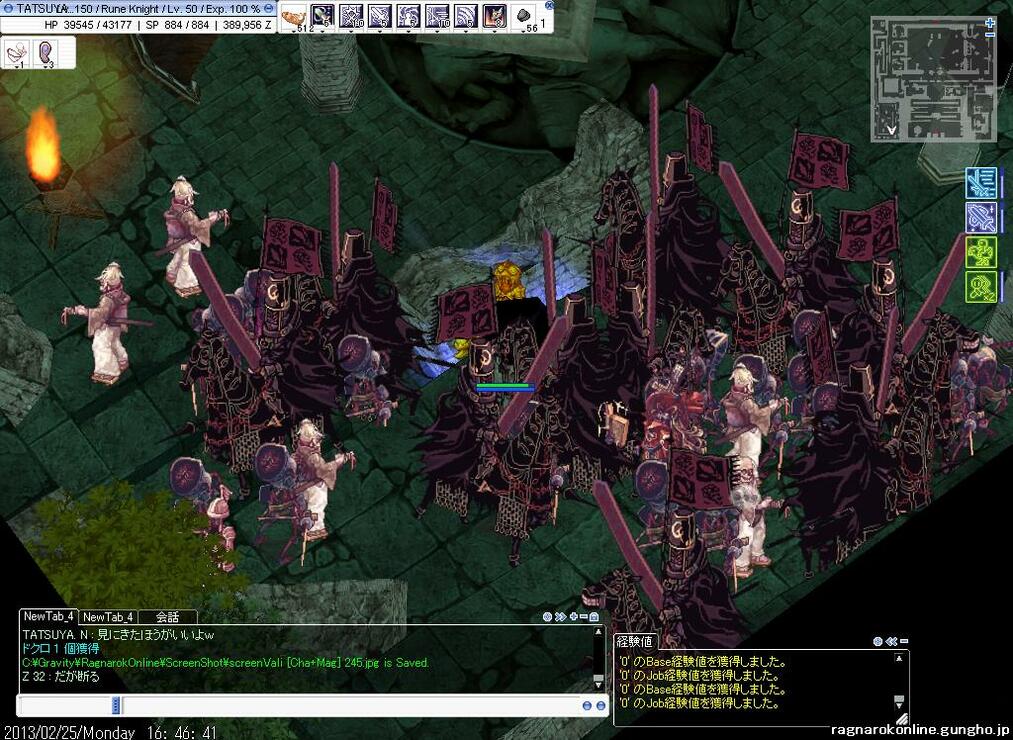Activate the fox-face skill in the hotbar
Viewport: 1013px width, 740px height.
tap(495, 16)
